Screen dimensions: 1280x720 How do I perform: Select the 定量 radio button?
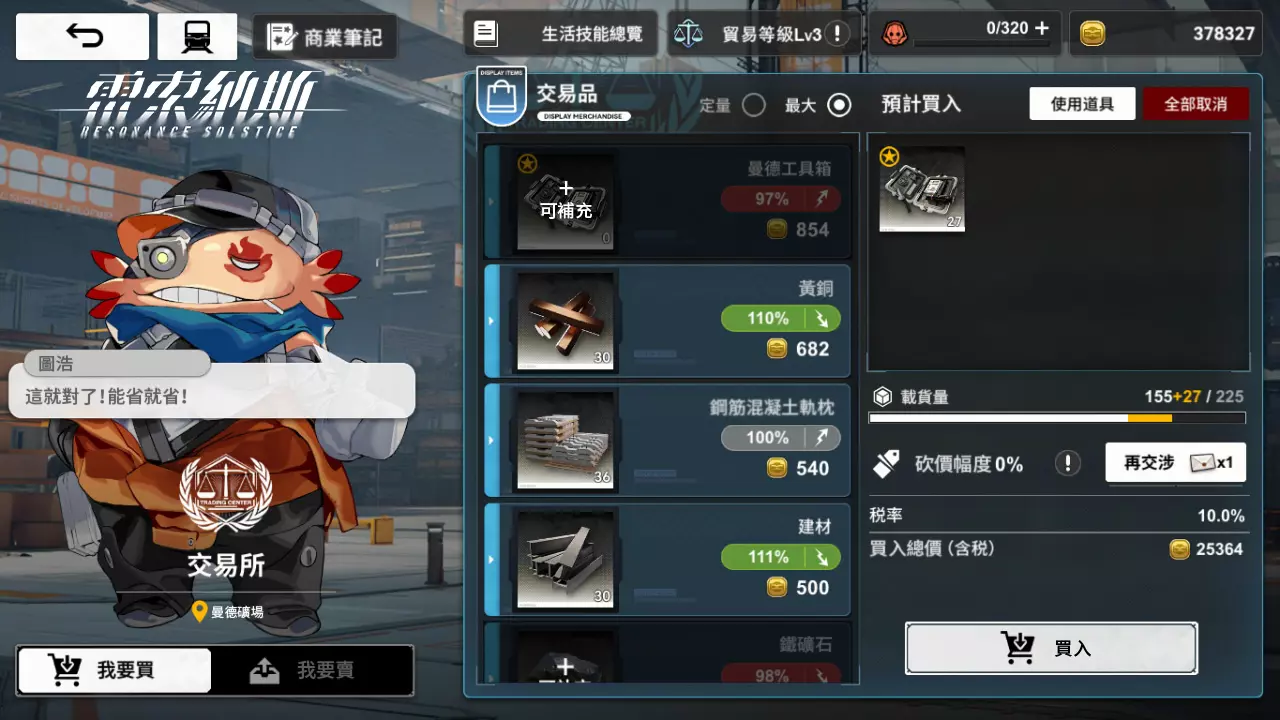coord(755,104)
